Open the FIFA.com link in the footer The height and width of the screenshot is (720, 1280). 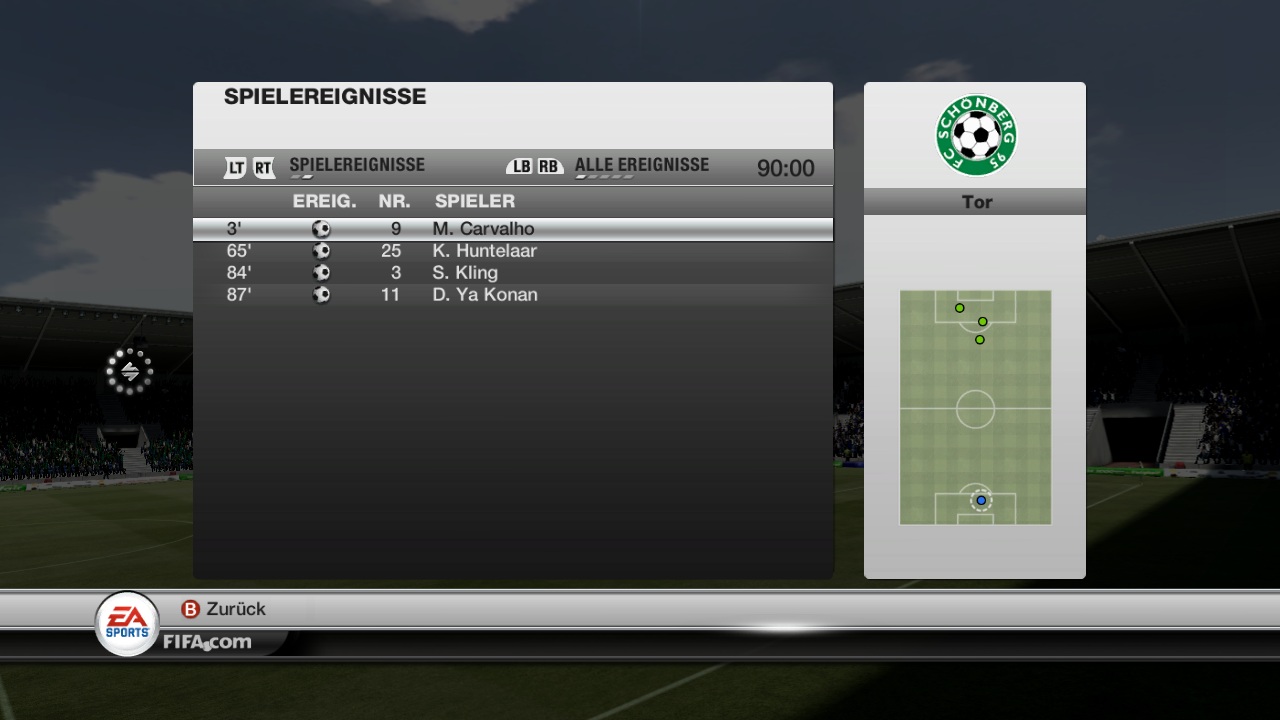click(207, 642)
